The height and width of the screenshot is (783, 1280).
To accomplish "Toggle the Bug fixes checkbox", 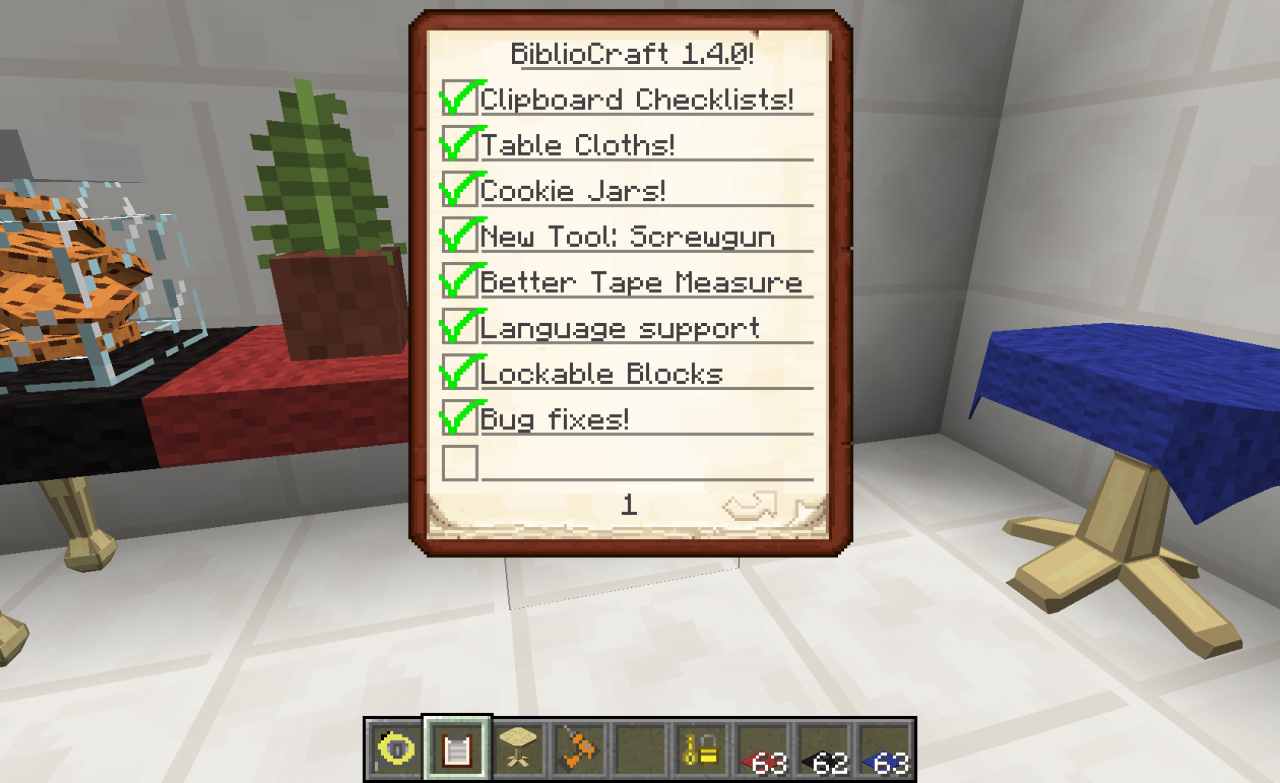I will (459, 419).
